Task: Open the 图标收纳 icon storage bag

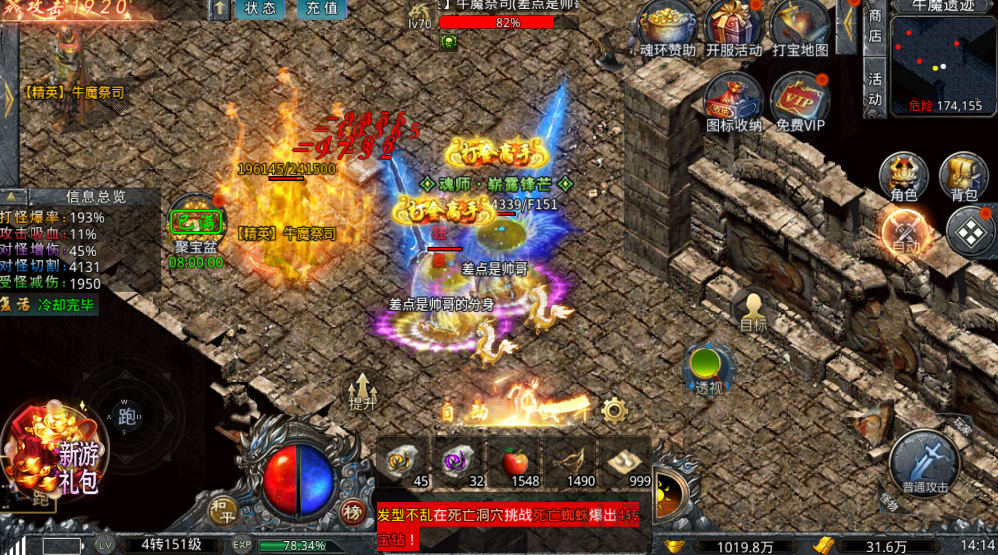Action: pyautogui.click(x=734, y=98)
